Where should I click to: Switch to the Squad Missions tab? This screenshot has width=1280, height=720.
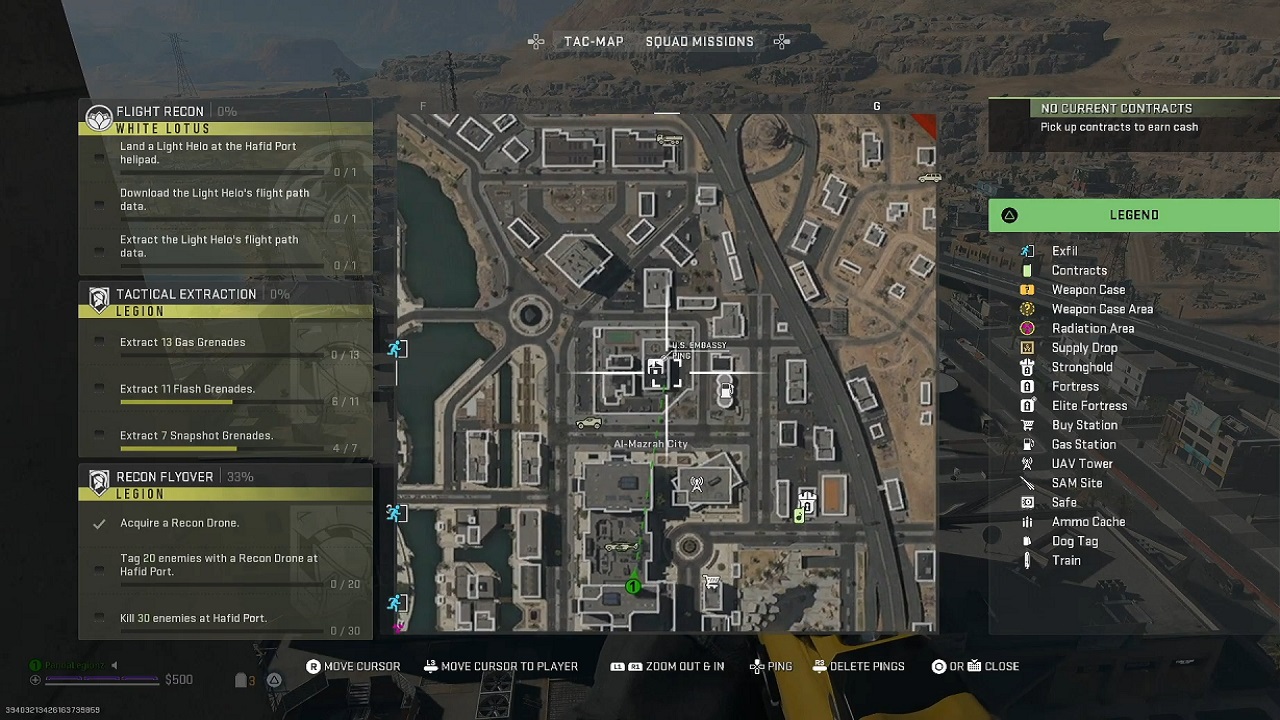click(x=700, y=41)
